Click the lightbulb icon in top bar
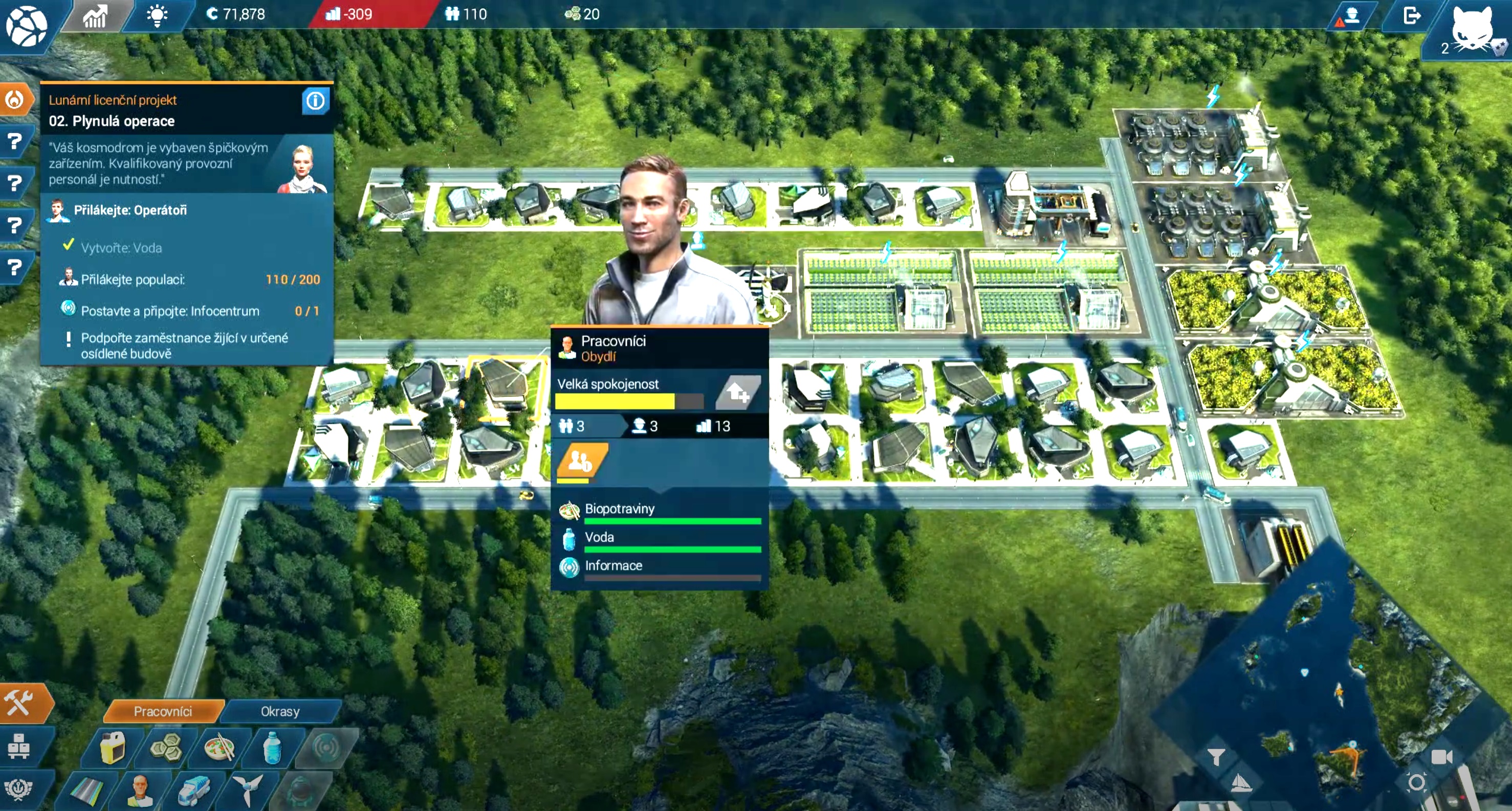This screenshot has height=811, width=1512. 157,15
